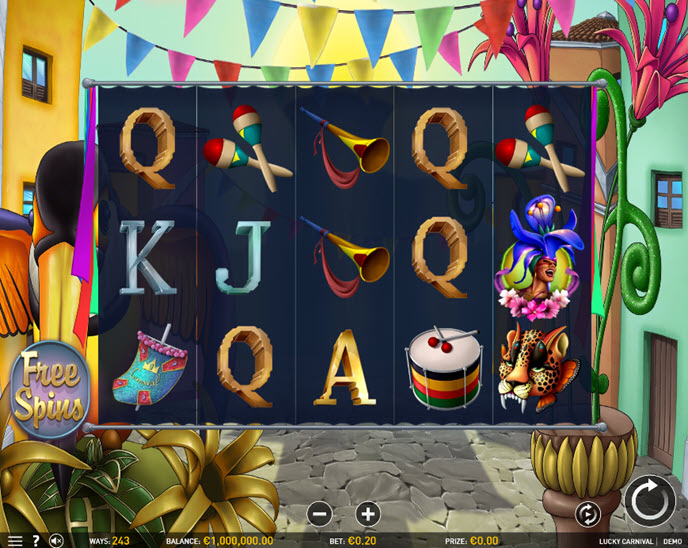This screenshot has width=688, height=548.
Task: Spin the reels with the round arrow button
Action: (649, 500)
